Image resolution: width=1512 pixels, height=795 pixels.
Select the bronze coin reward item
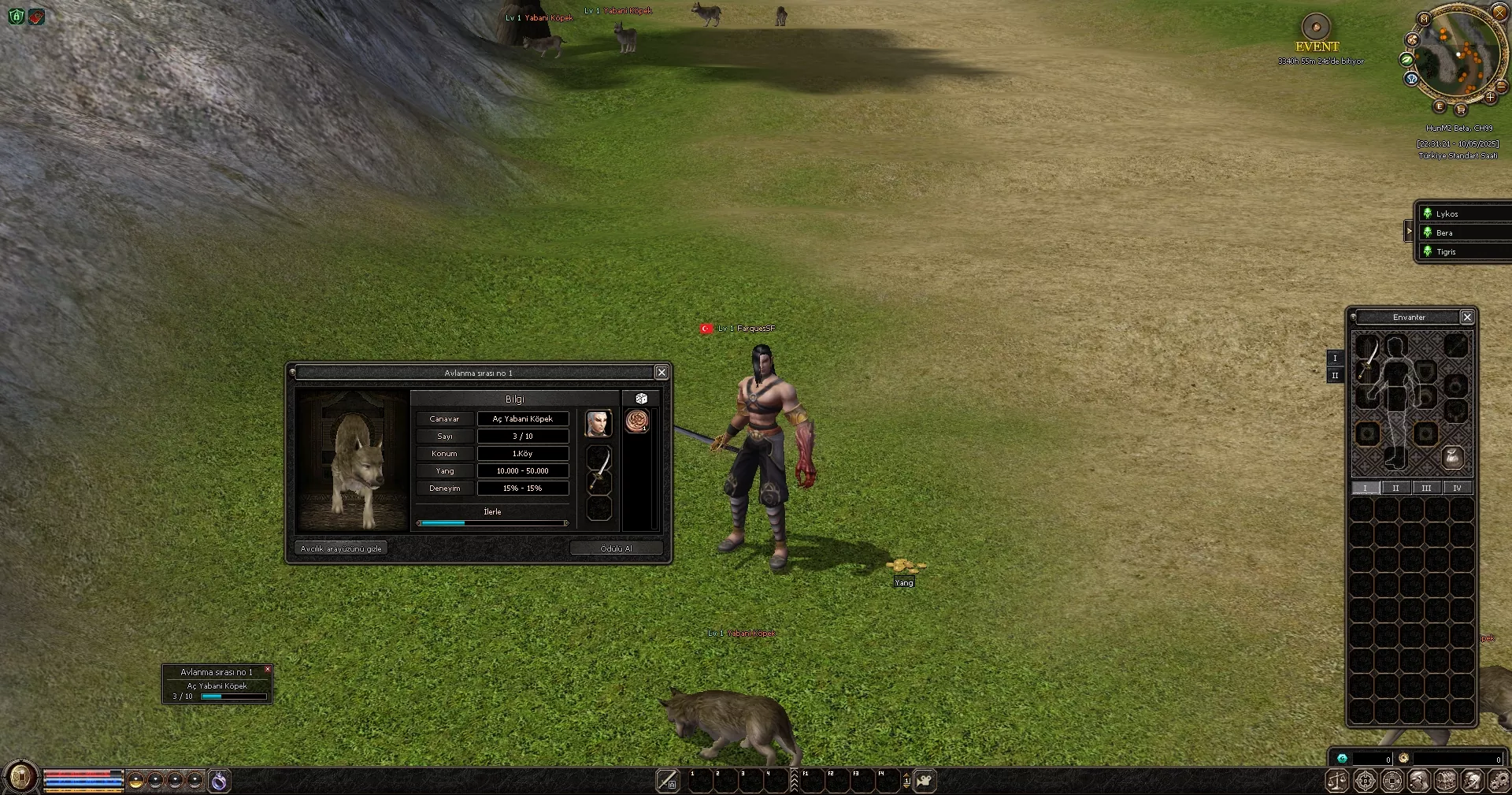636,421
